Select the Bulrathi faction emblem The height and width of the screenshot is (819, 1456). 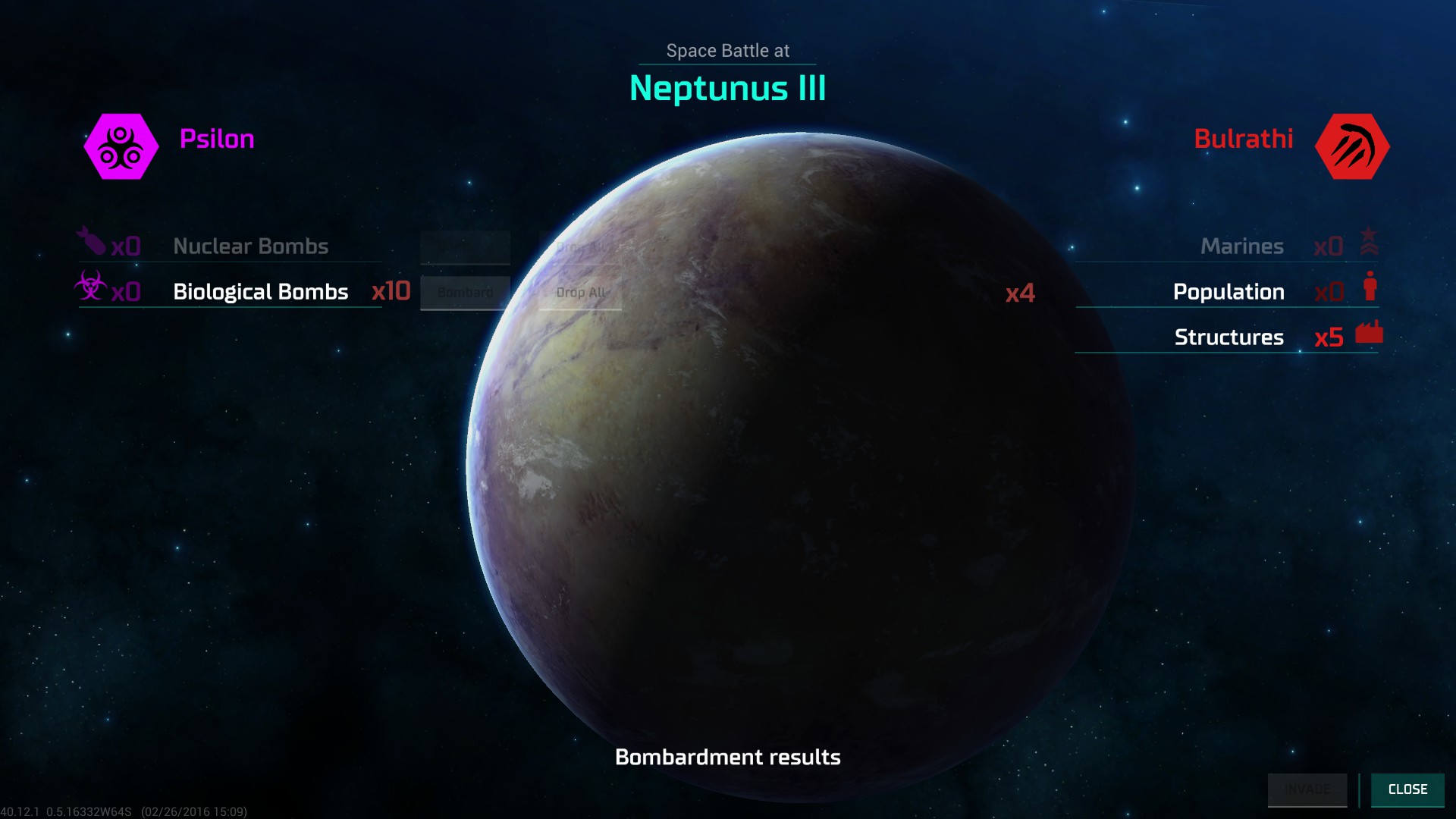click(x=1351, y=146)
